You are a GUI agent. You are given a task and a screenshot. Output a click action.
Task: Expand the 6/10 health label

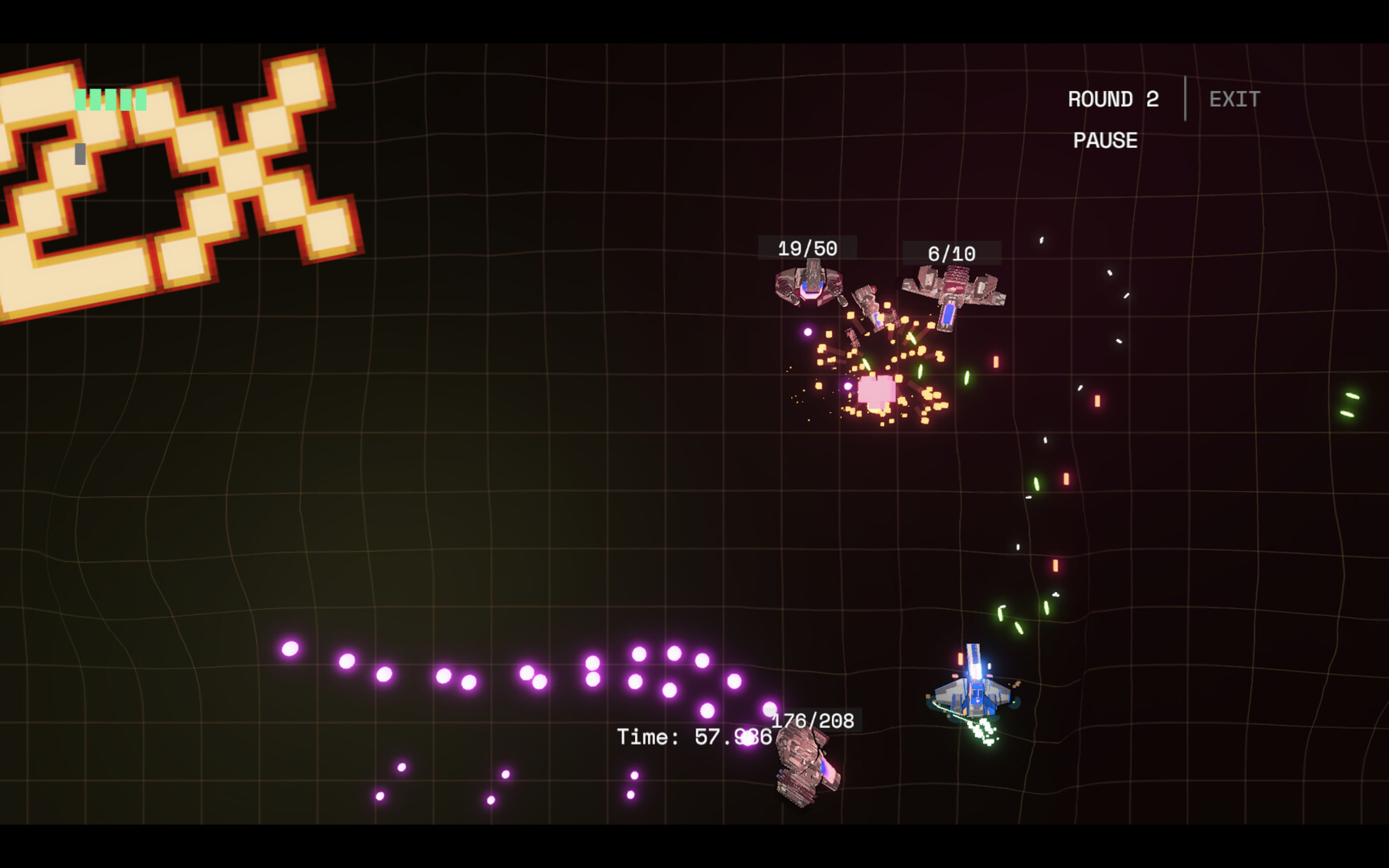coord(950,252)
